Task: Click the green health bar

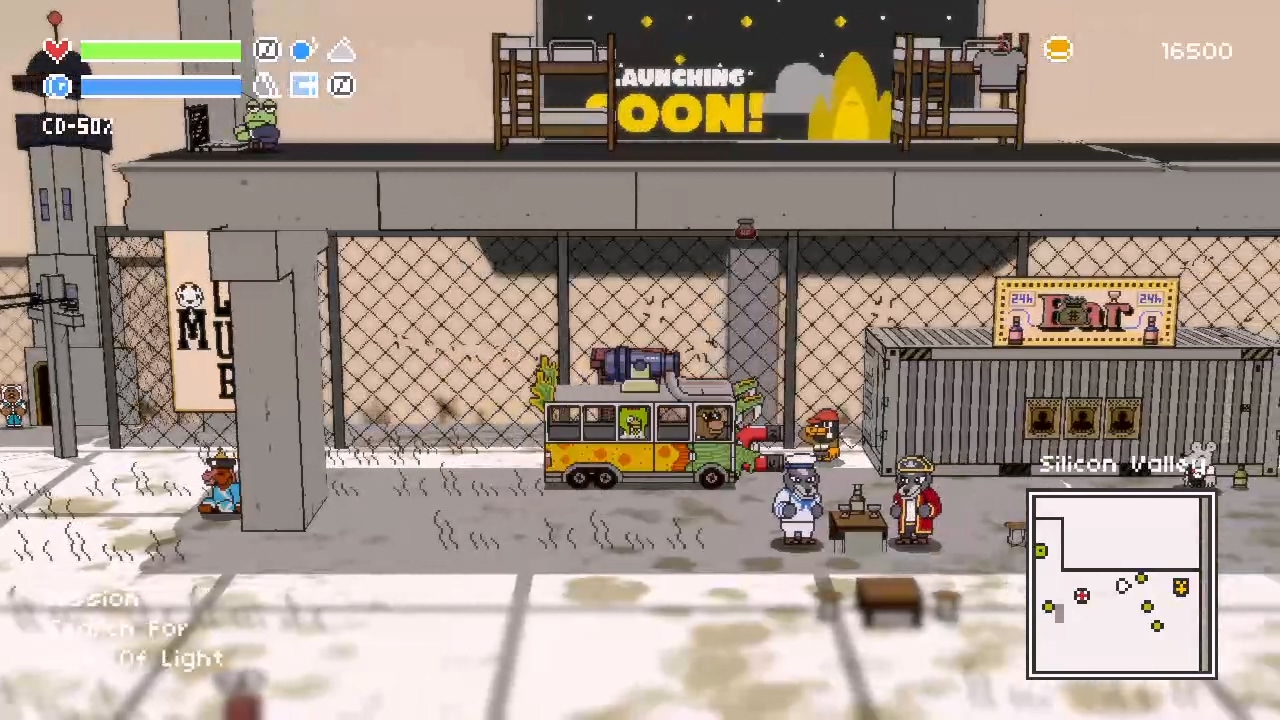Action: tap(160, 50)
